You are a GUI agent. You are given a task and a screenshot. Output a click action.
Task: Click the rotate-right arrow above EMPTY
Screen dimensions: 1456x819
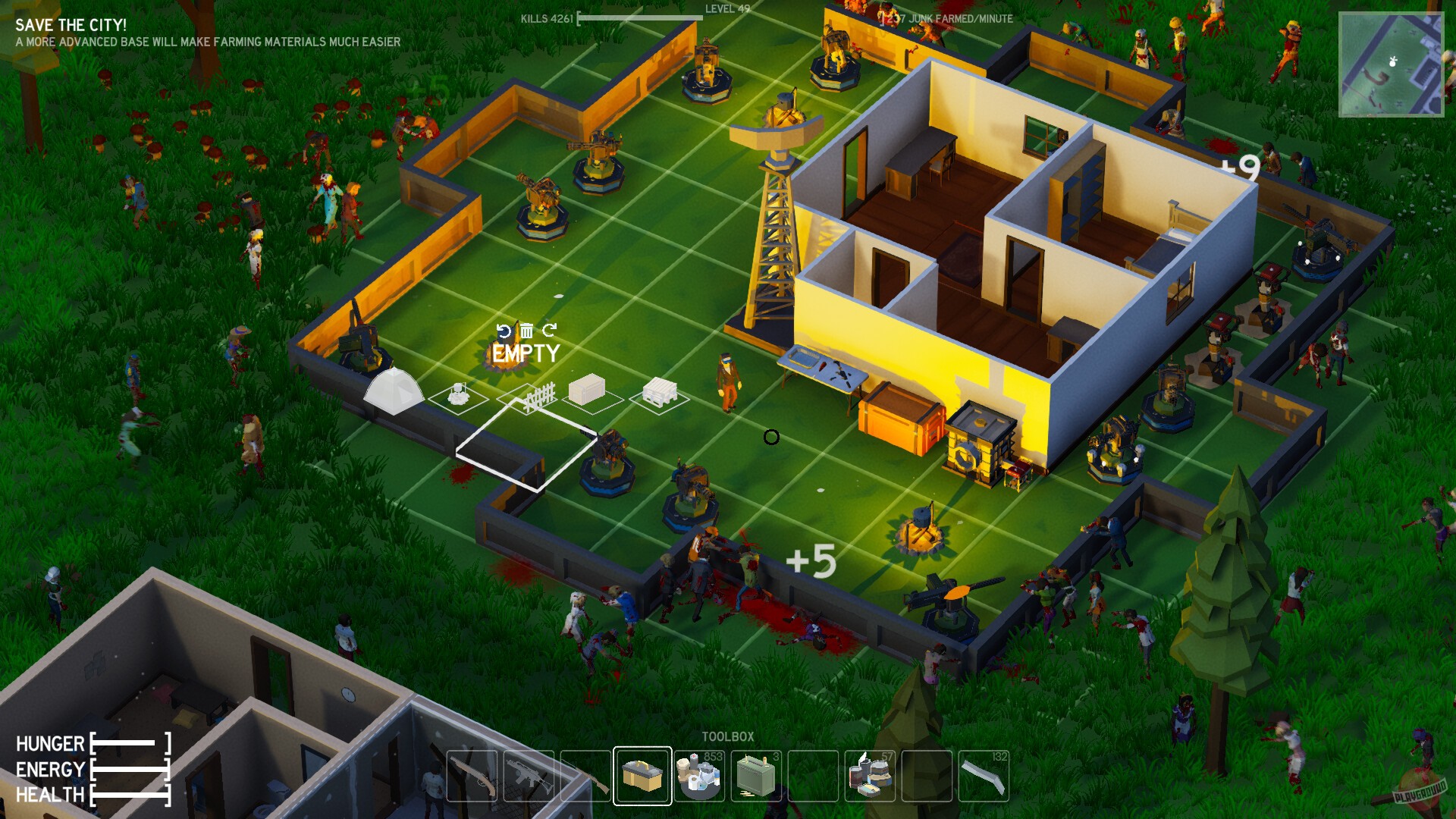[550, 330]
